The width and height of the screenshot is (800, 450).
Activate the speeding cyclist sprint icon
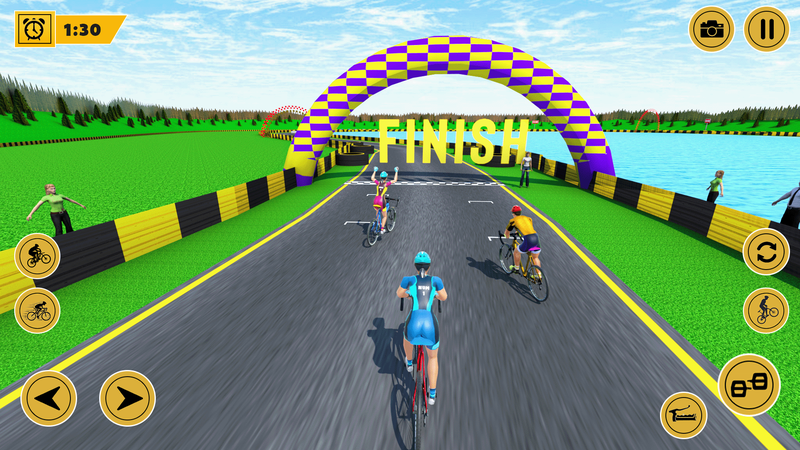click(38, 310)
